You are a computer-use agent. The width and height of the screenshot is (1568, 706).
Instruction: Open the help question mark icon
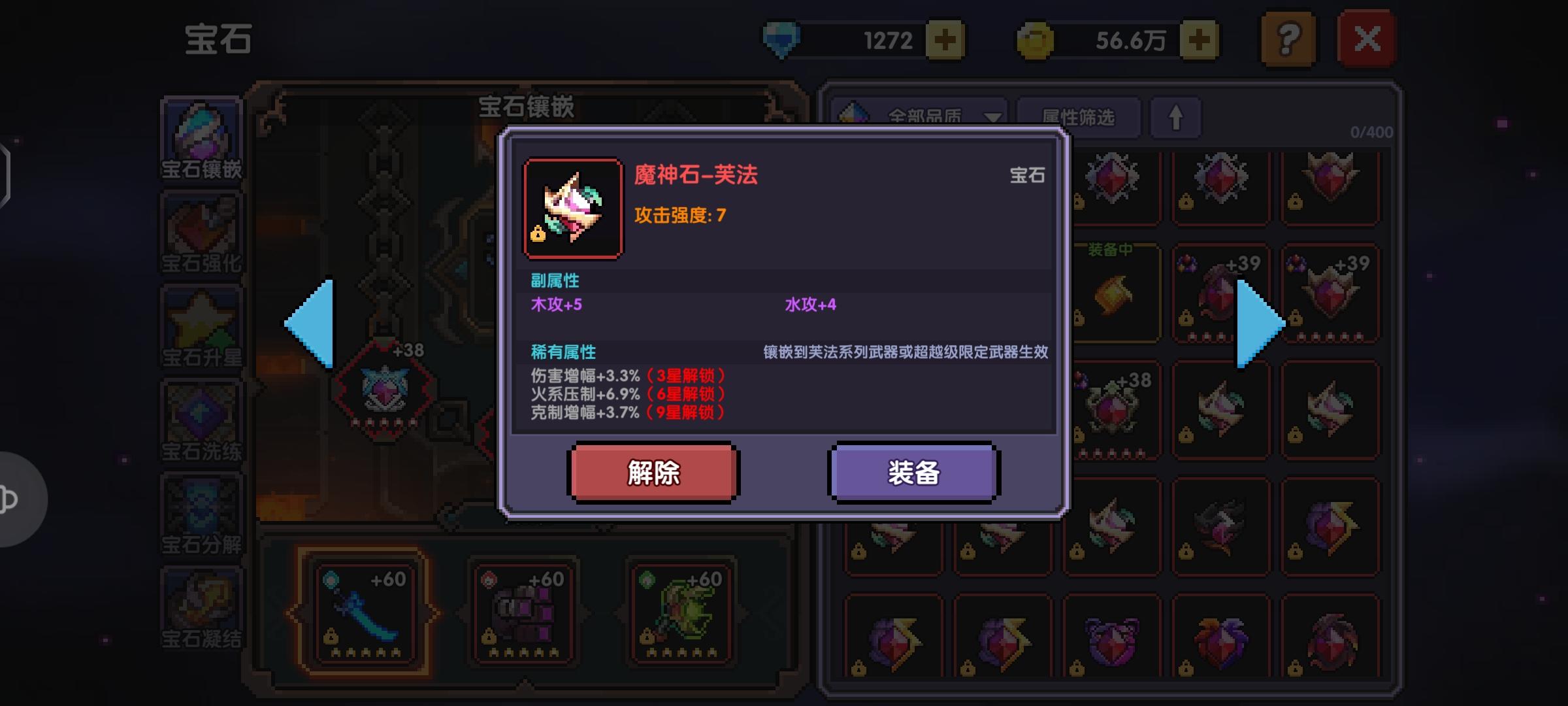pyautogui.click(x=1288, y=39)
